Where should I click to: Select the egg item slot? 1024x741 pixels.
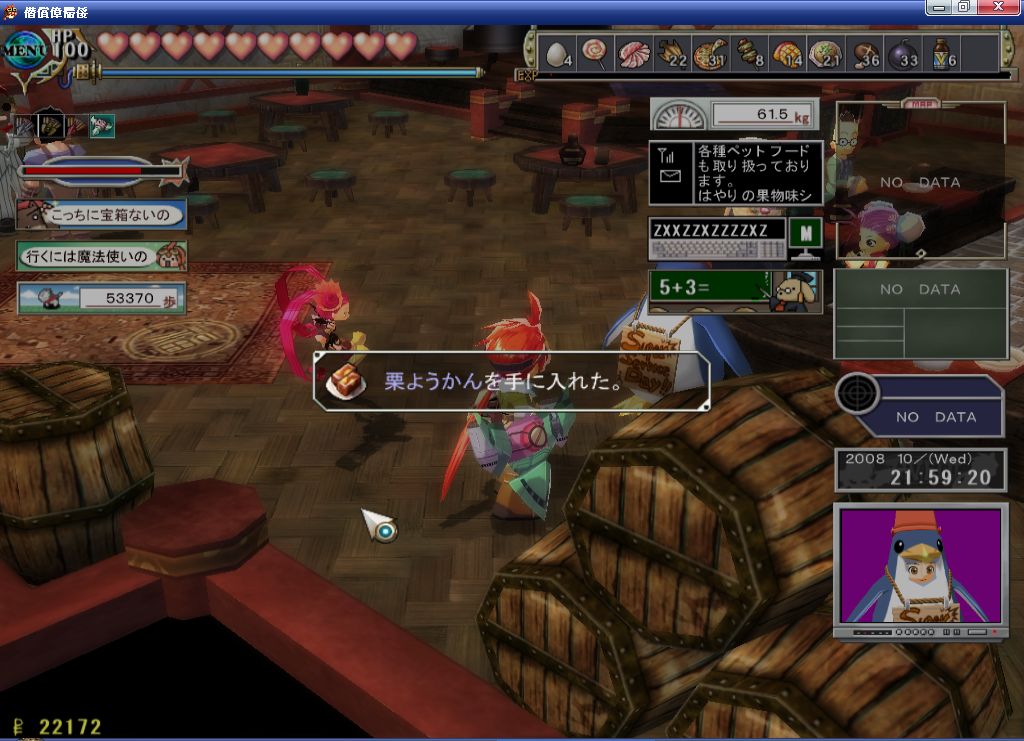pyautogui.click(x=559, y=54)
